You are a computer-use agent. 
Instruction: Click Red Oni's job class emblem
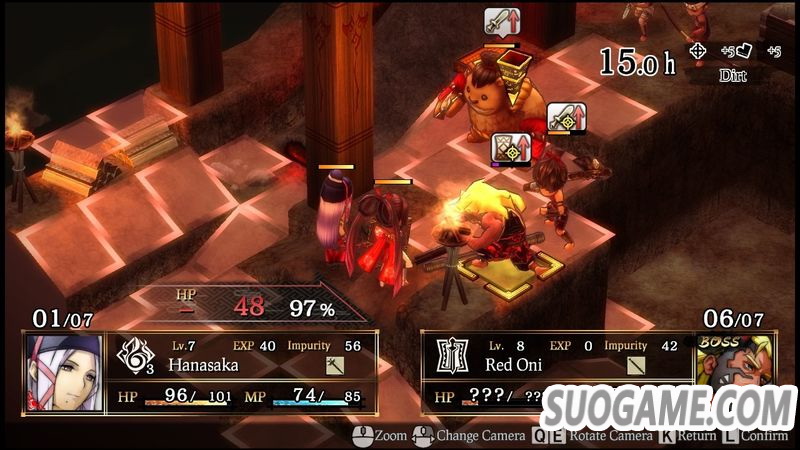tap(453, 356)
